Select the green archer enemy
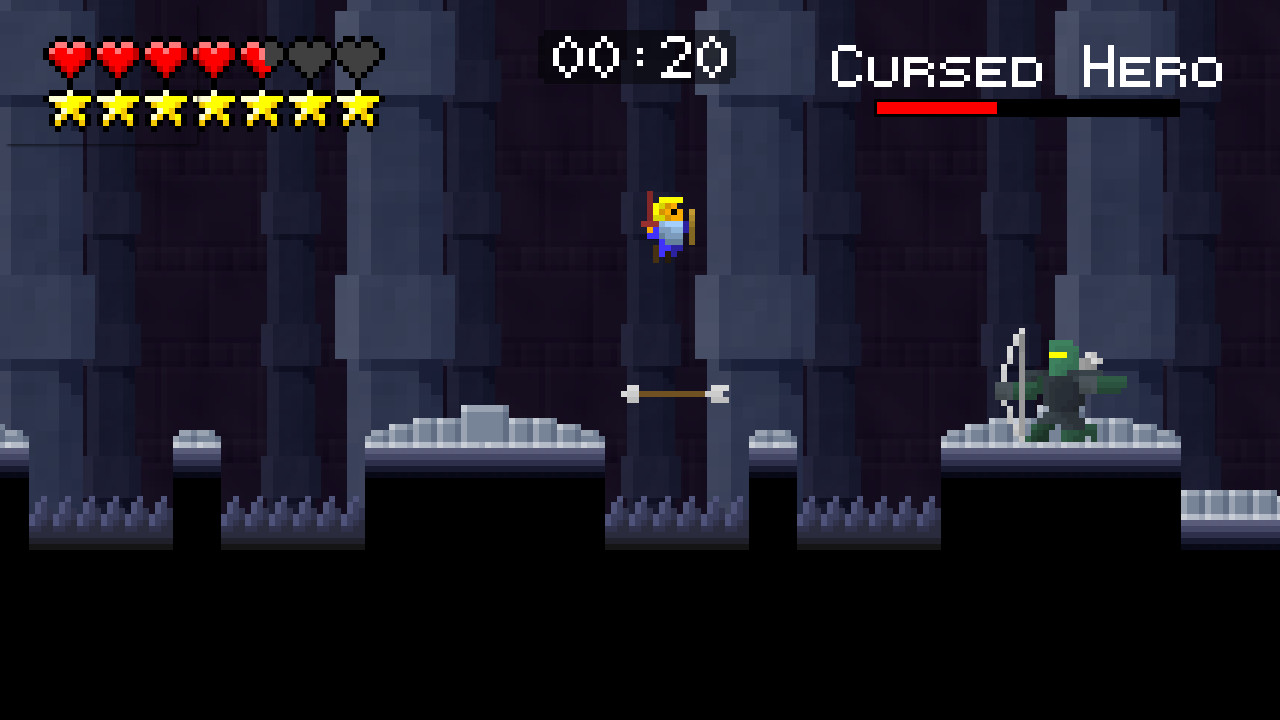This screenshot has height=720, width=1280. pyautogui.click(x=1065, y=390)
